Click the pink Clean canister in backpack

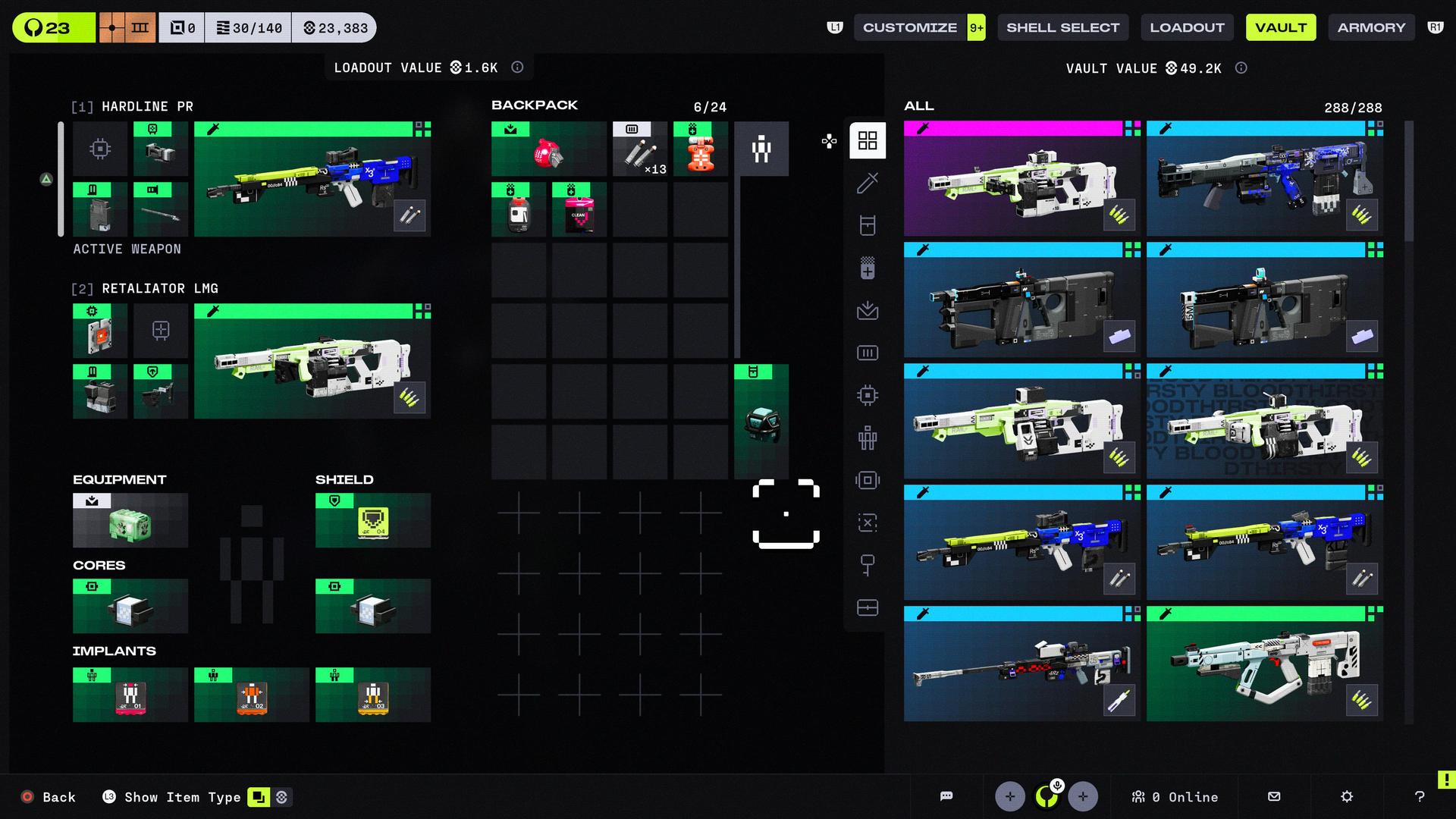579,210
